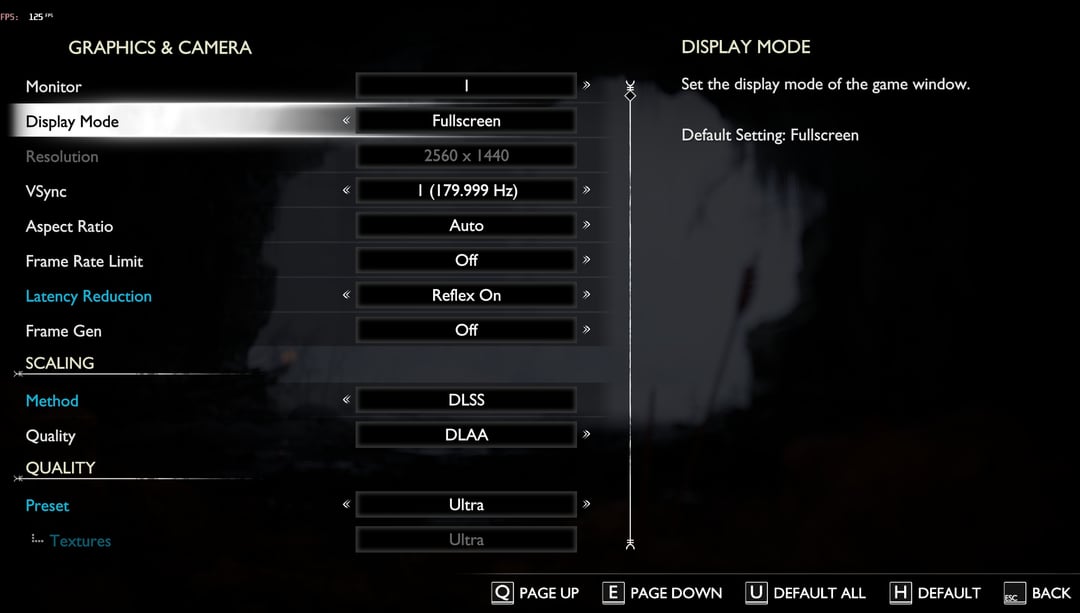Toggle Frame Gen with its right arrow
Viewport: 1080px width, 613px height.
(x=587, y=330)
